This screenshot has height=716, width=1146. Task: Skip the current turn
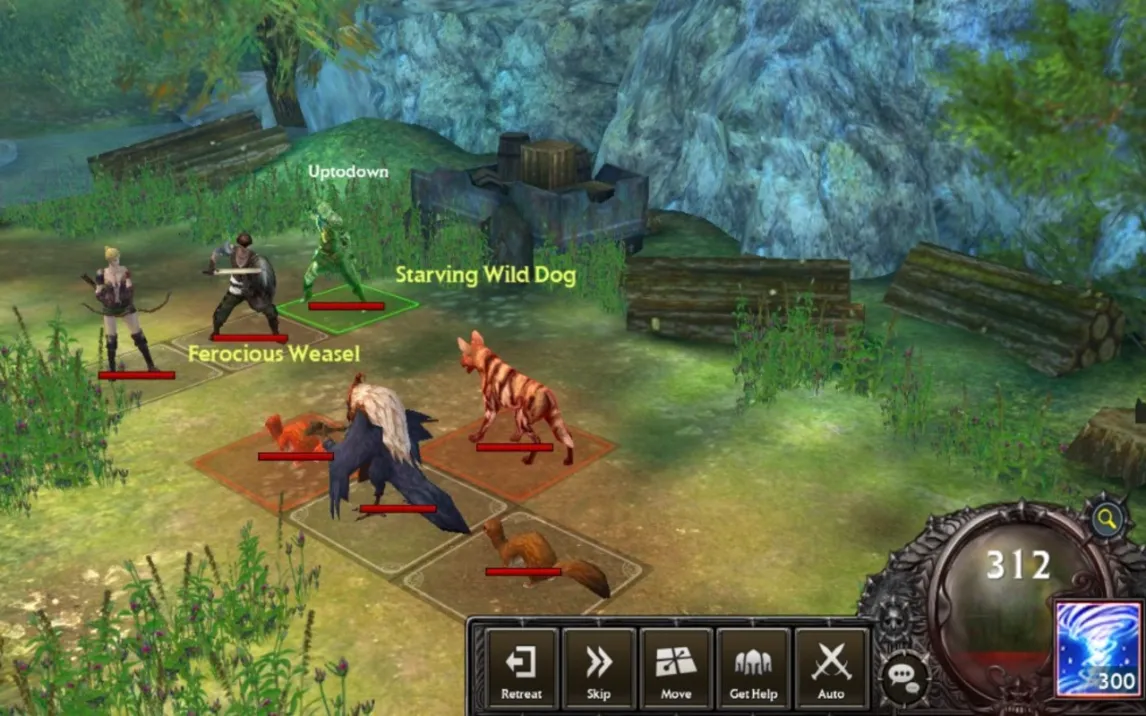pos(598,668)
